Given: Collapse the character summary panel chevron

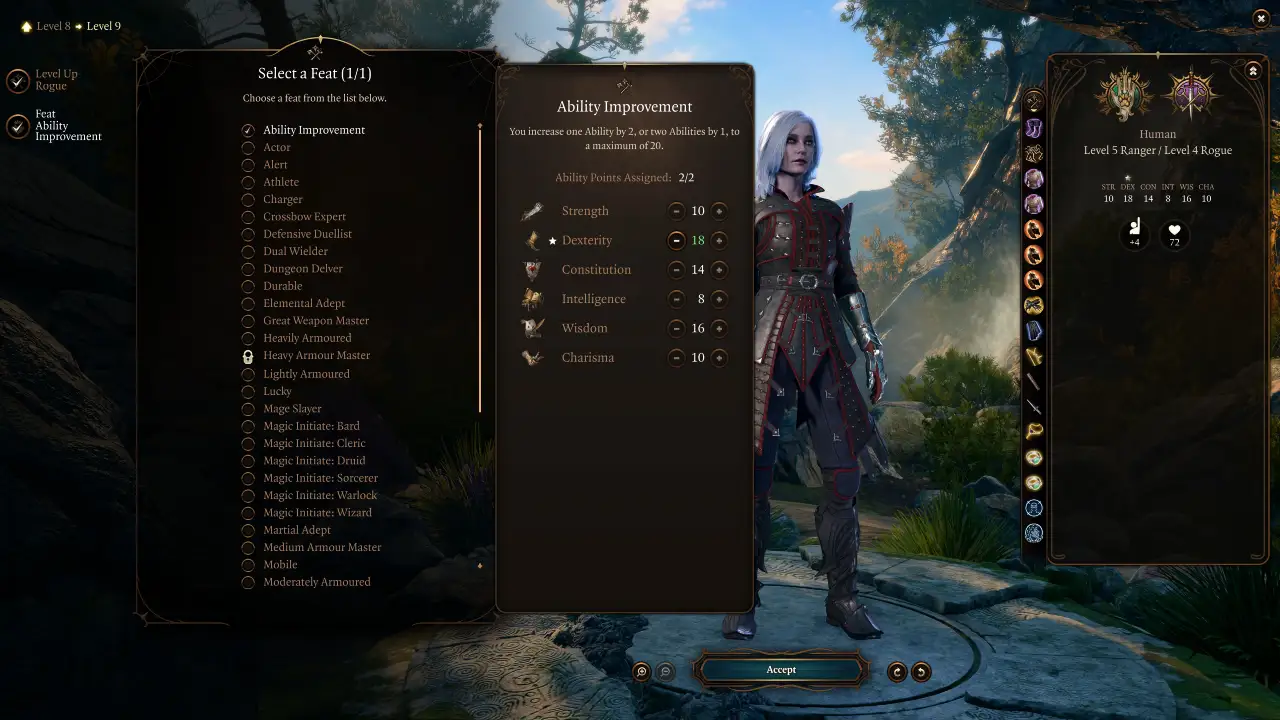Looking at the screenshot, I should click(x=1253, y=71).
